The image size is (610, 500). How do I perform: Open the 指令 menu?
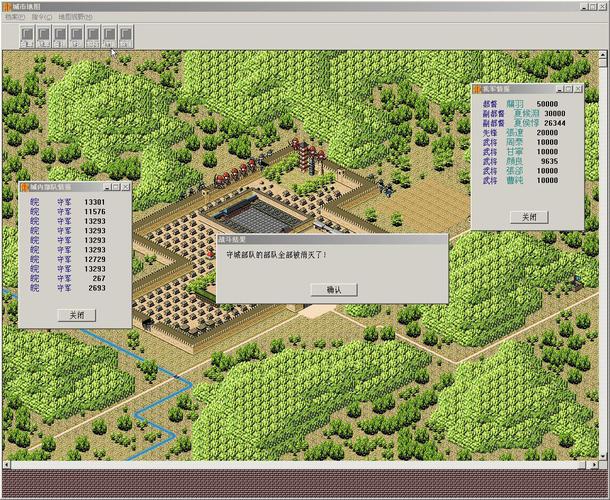tap(41, 17)
